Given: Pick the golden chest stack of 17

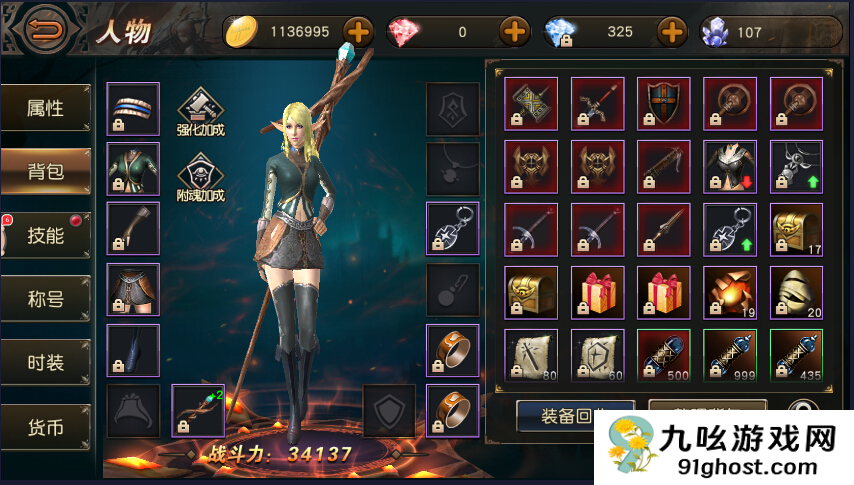Looking at the screenshot, I should [796, 230].
